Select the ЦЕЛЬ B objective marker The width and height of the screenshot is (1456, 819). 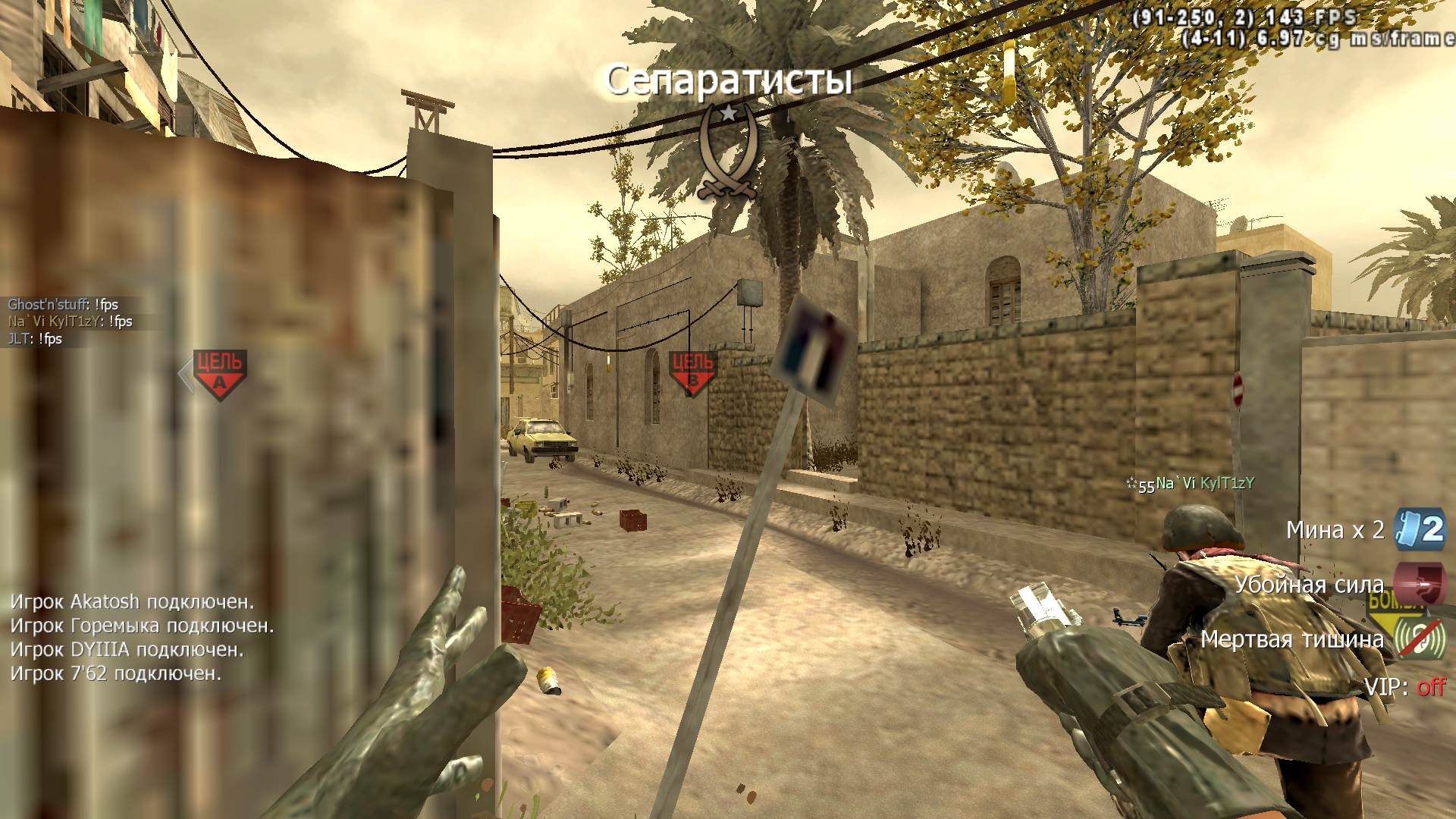(x=692, y=372)
